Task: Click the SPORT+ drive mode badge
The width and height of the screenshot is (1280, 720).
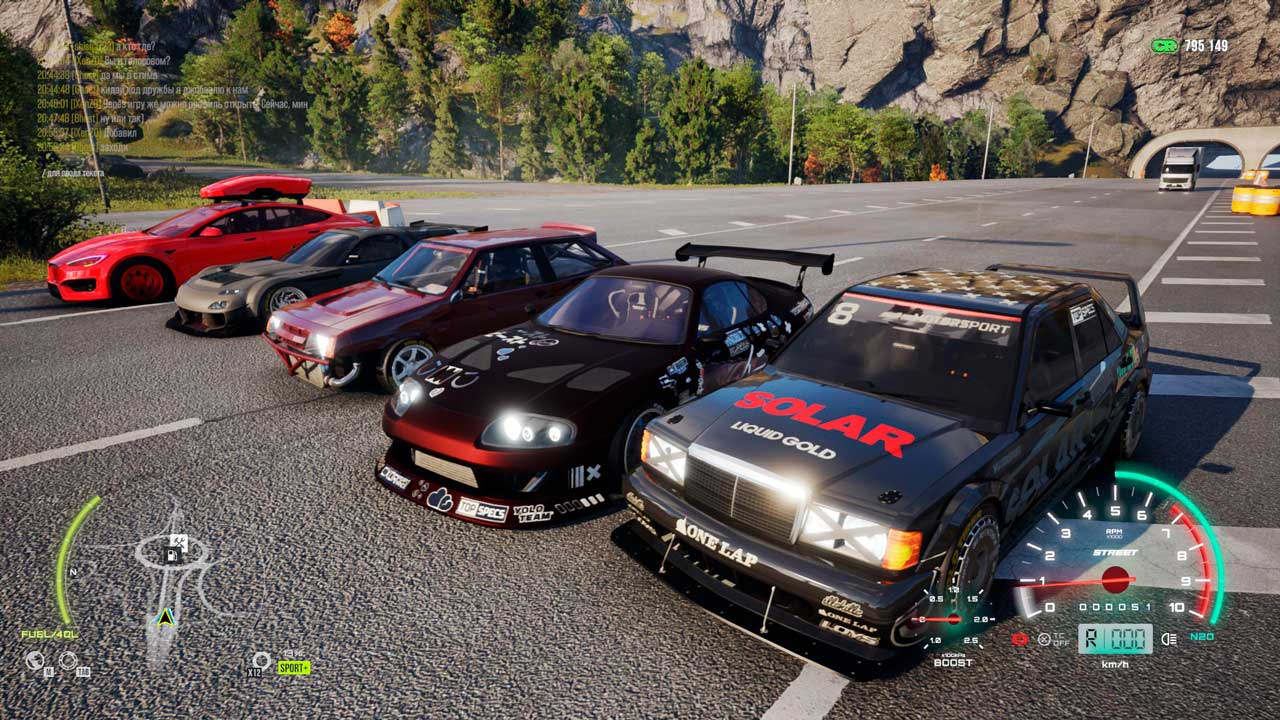Action: (294, 667)
